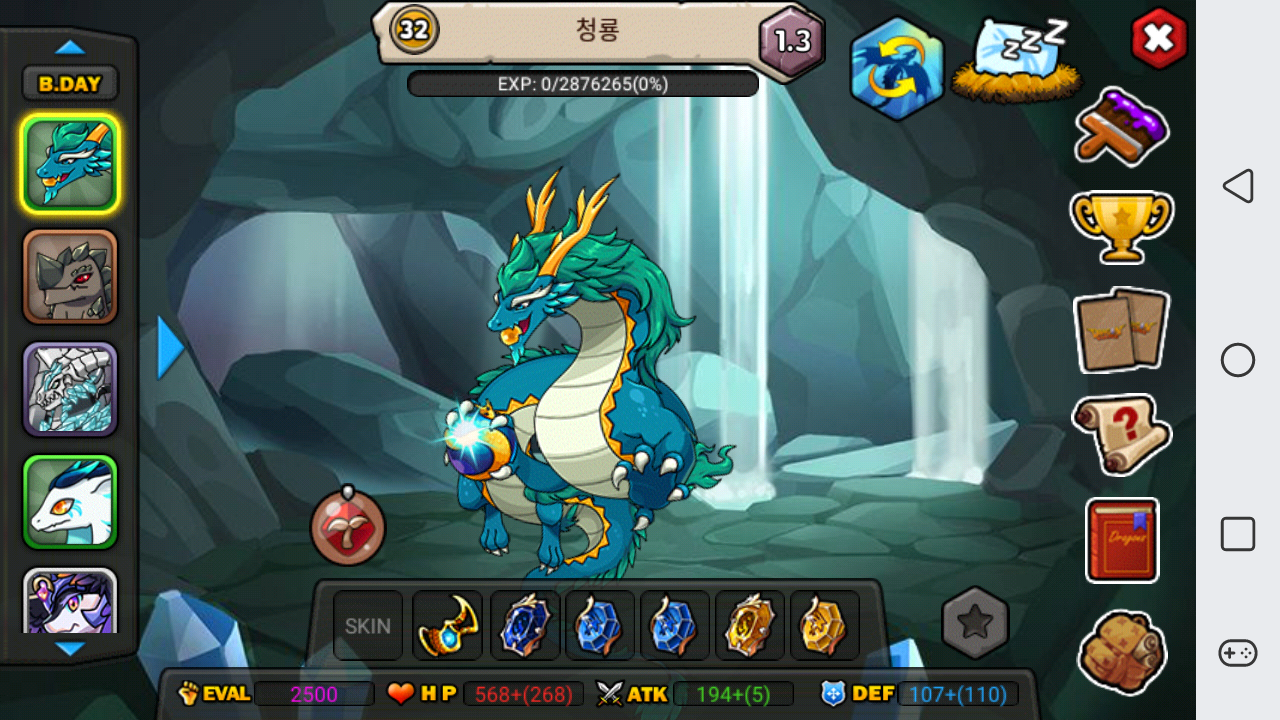Screen dimensions: 1280x720
Task: Open the brown card deck
Action: [x=1122, y=329]
